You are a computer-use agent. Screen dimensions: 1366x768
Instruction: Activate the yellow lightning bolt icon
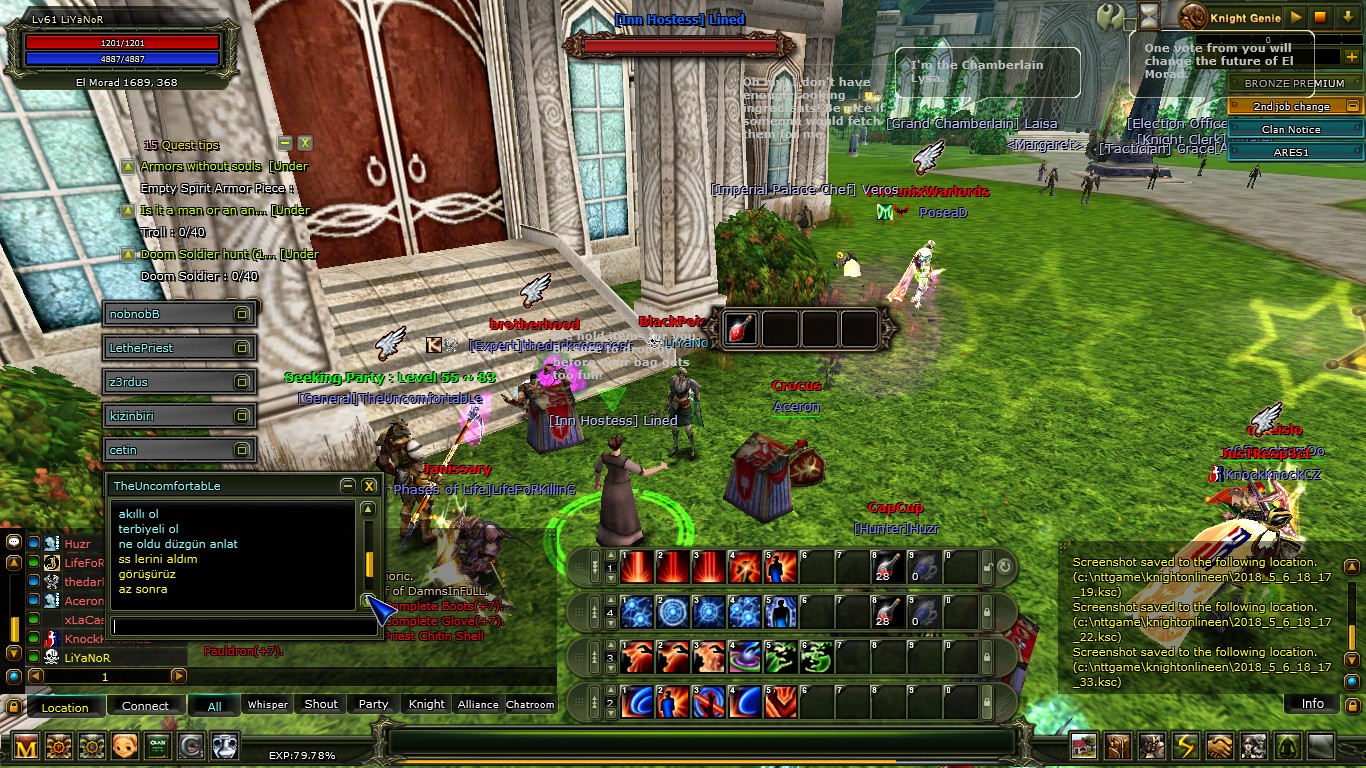coord(1186,746)
